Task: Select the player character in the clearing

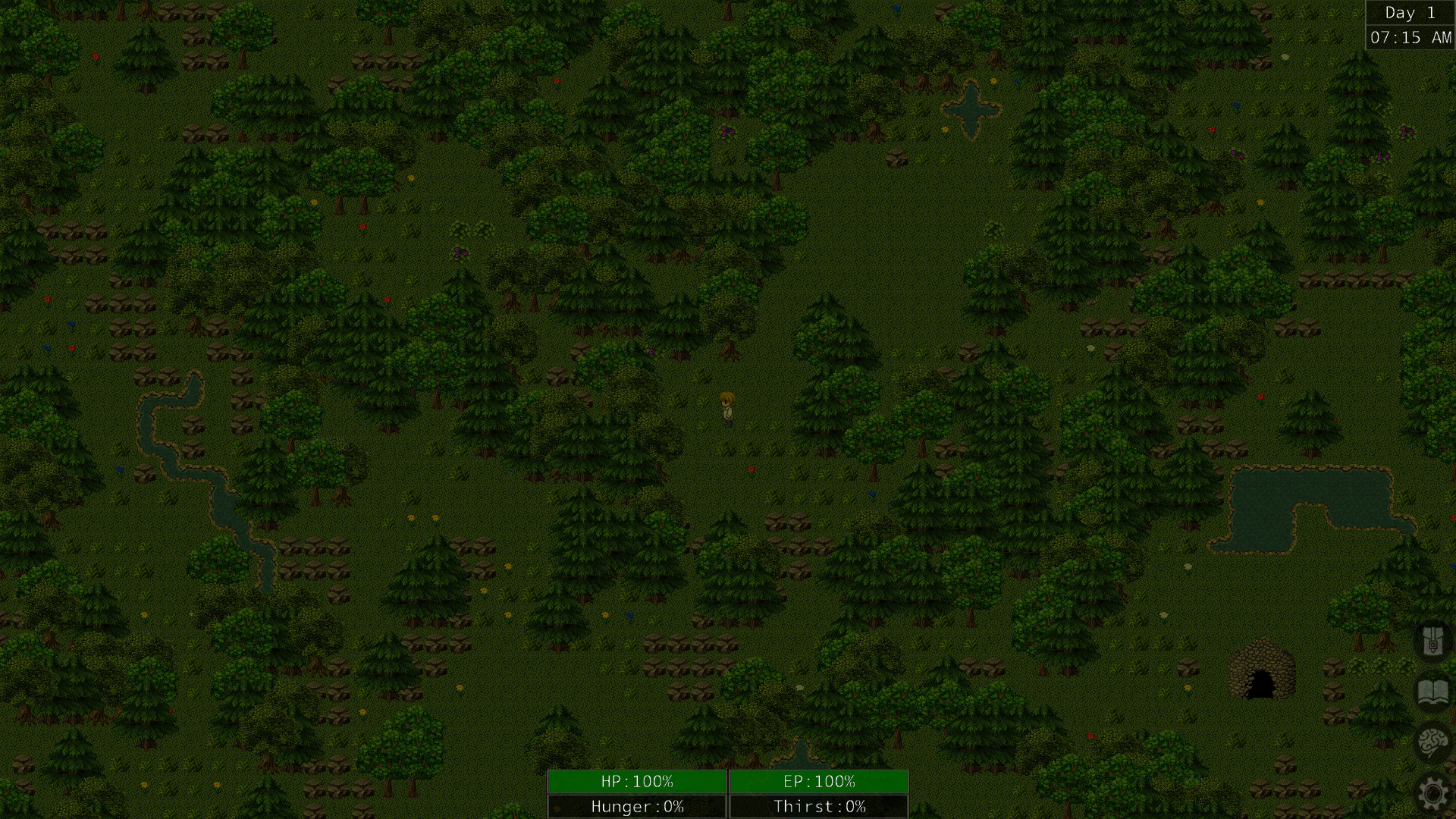Action: (726, 409)
